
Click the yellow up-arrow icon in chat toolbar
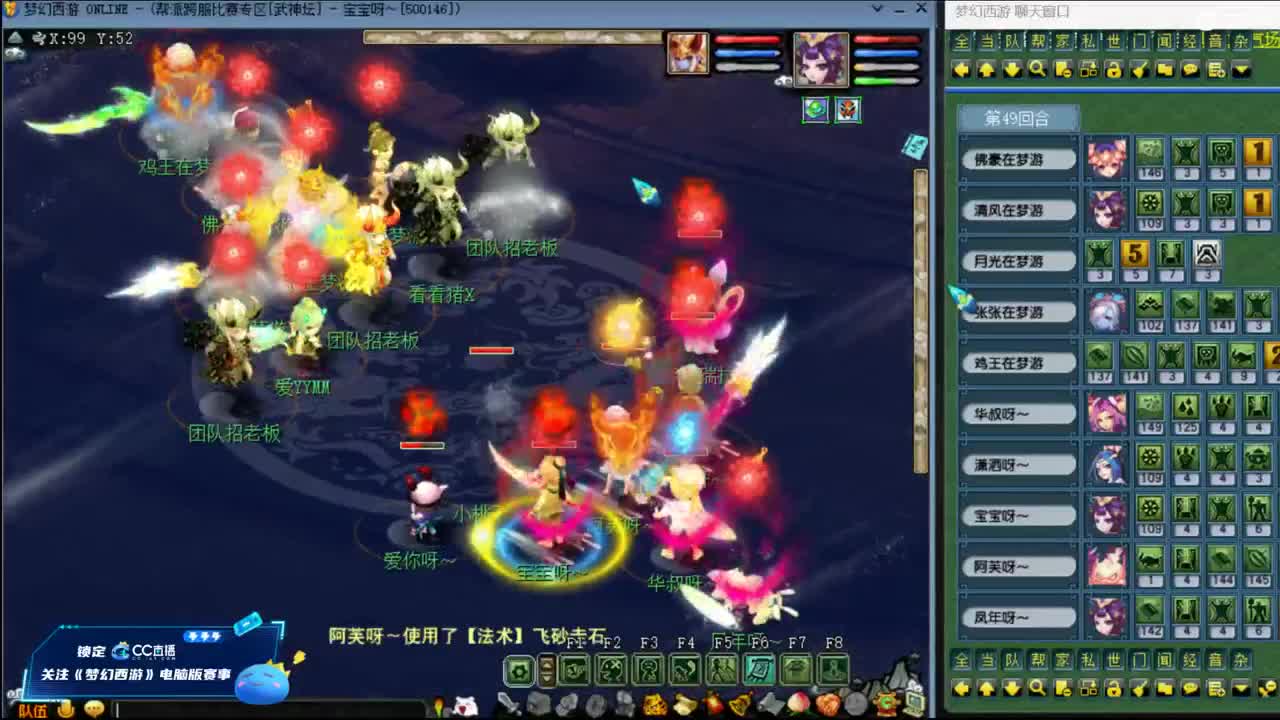(x=986, y=69)
